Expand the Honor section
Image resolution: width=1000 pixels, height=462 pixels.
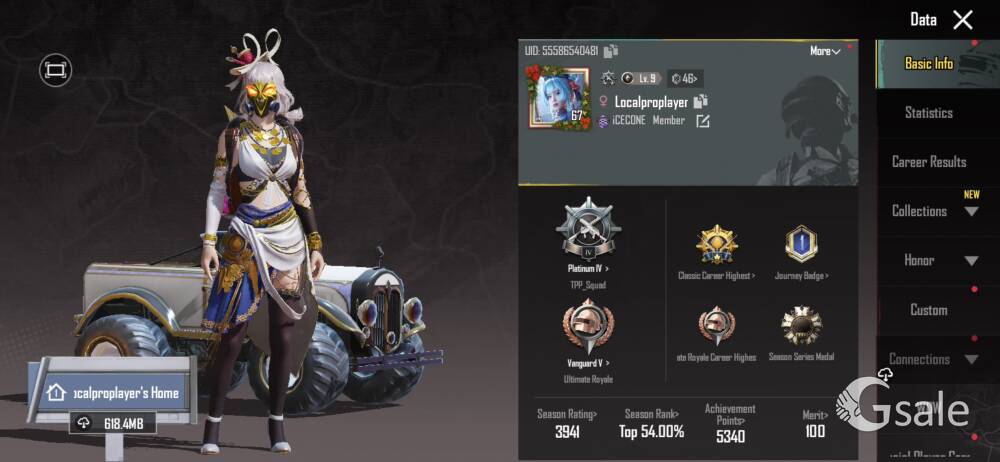pyautogui.click(x=971, y=261)
